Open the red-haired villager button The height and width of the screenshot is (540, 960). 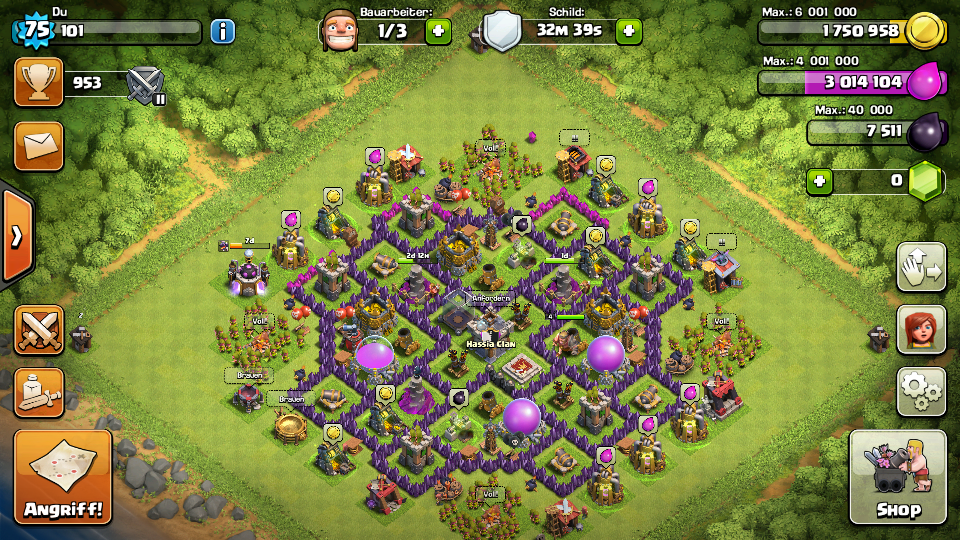pyautogui.click(x=921, y=329)
